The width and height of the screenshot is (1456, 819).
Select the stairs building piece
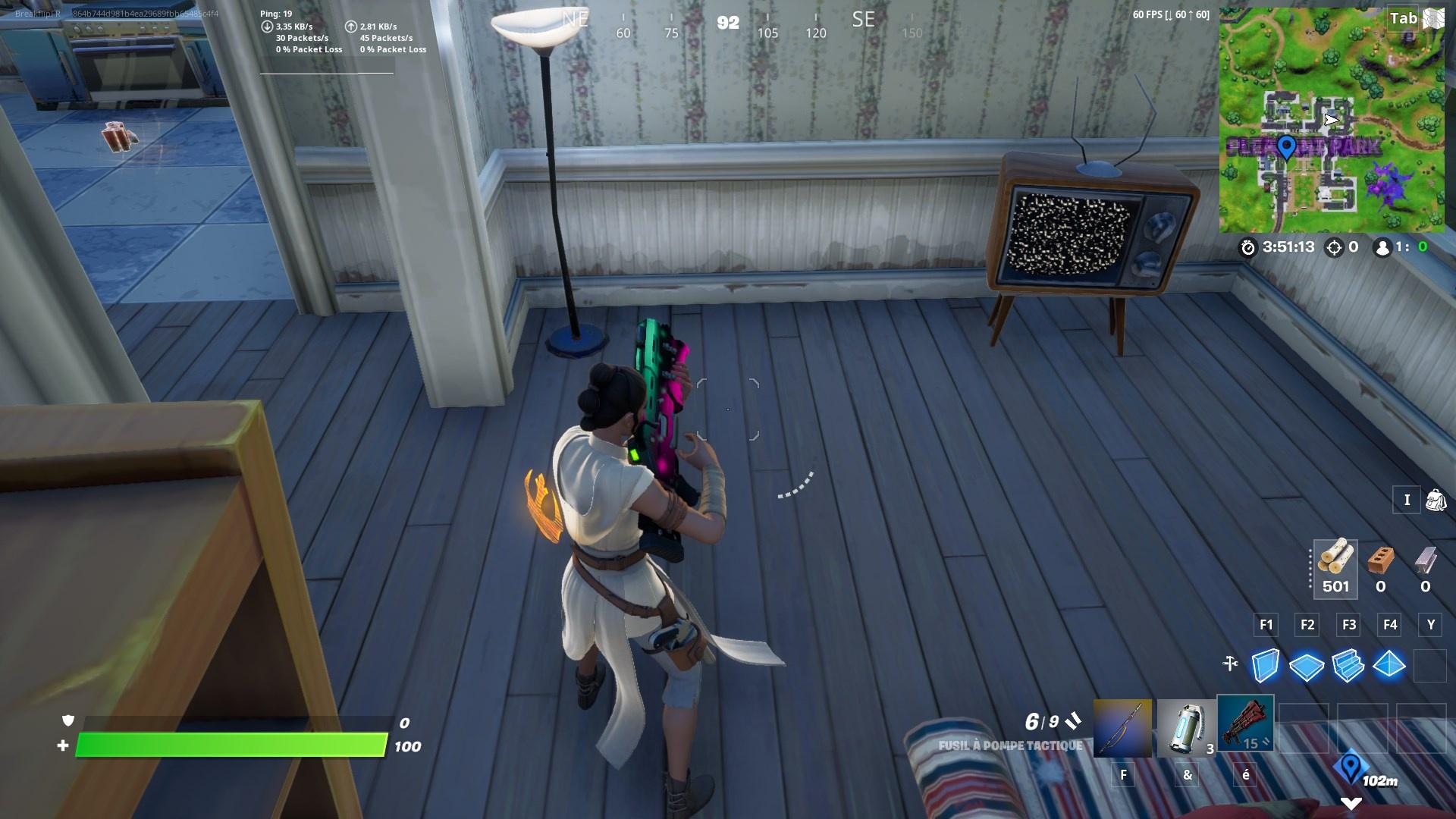coord(1349,665)
